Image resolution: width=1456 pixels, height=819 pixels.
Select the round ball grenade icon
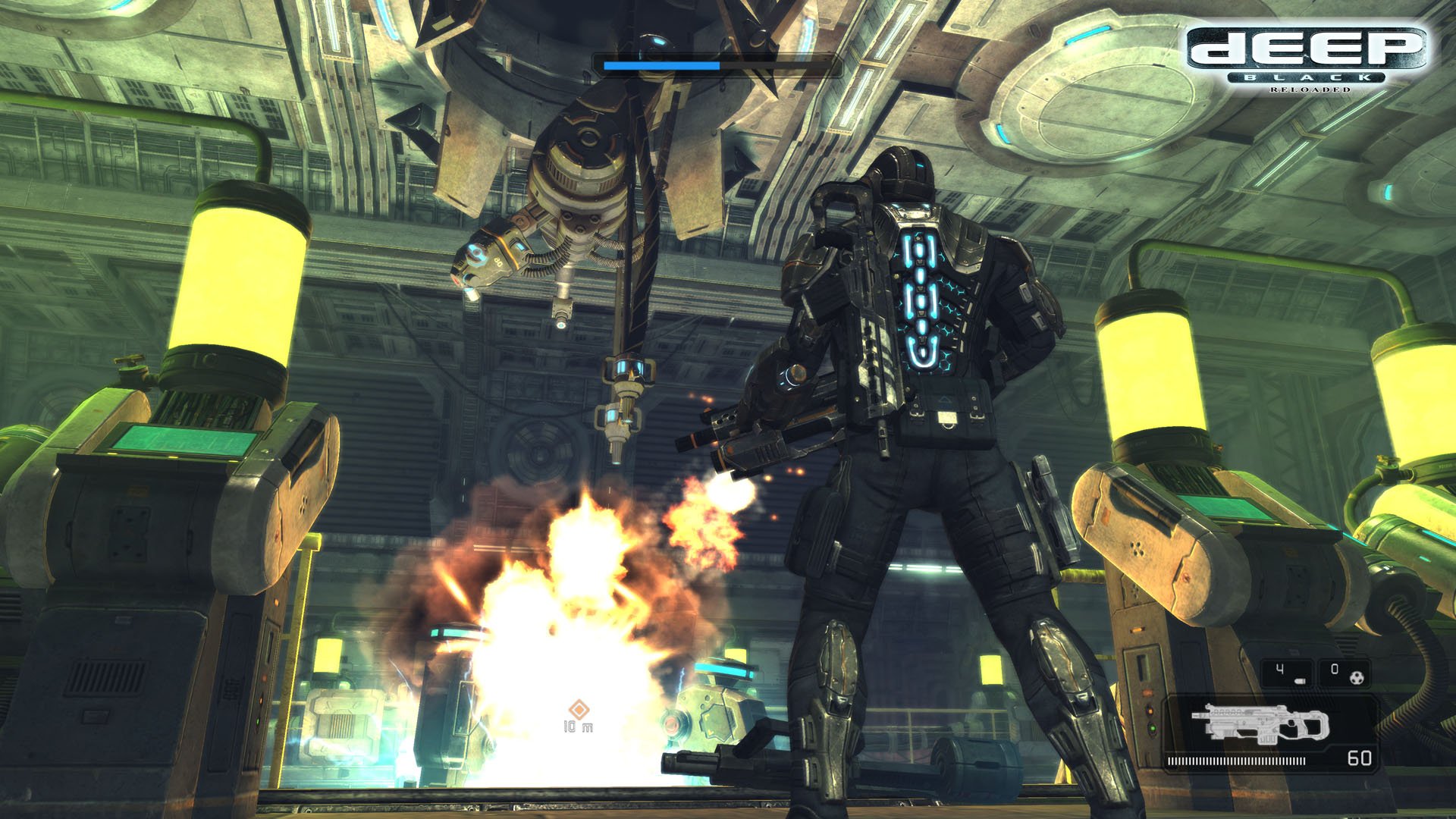coord(1357,676)
